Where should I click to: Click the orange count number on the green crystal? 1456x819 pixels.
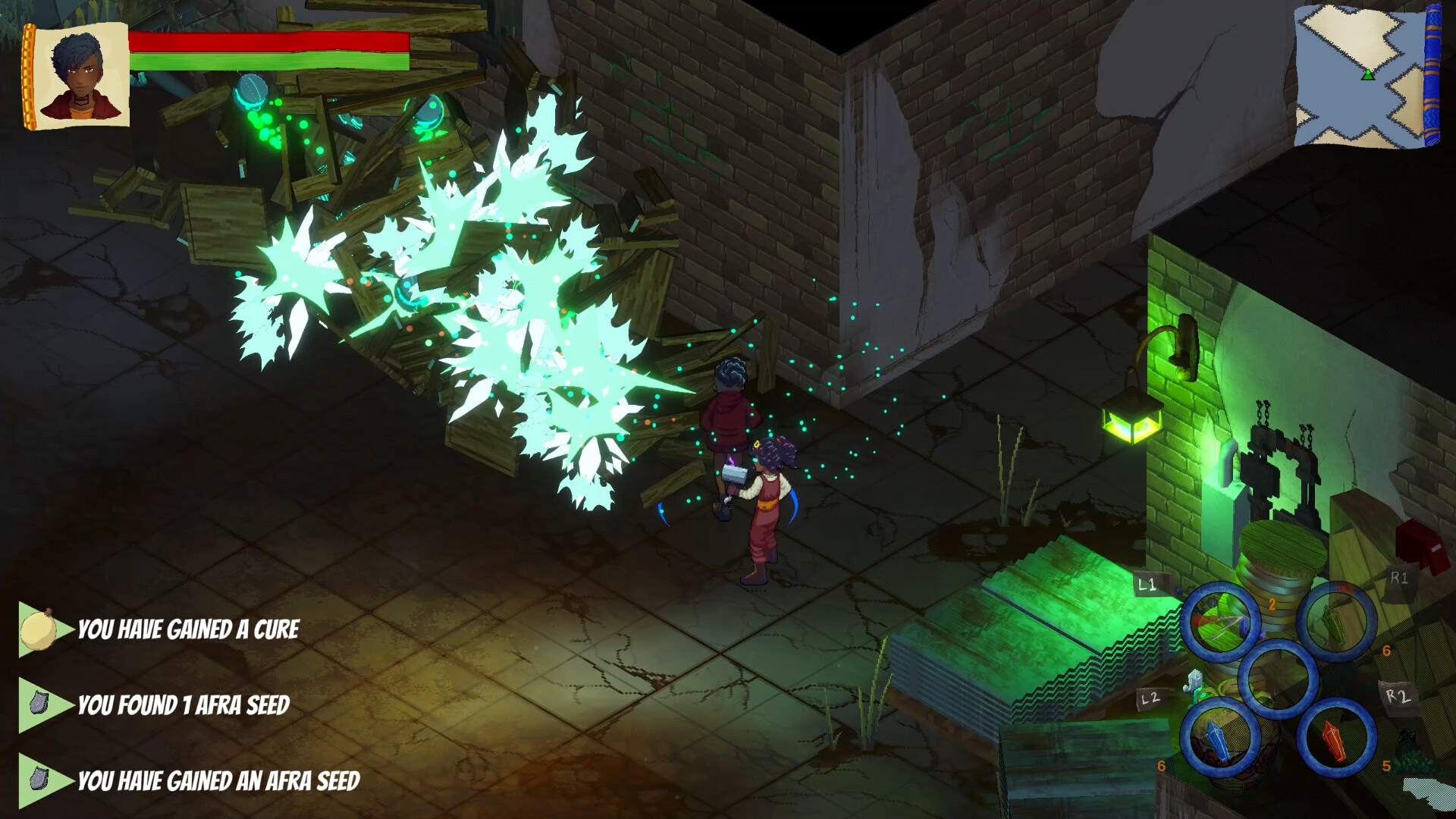tap(1386, 651)
